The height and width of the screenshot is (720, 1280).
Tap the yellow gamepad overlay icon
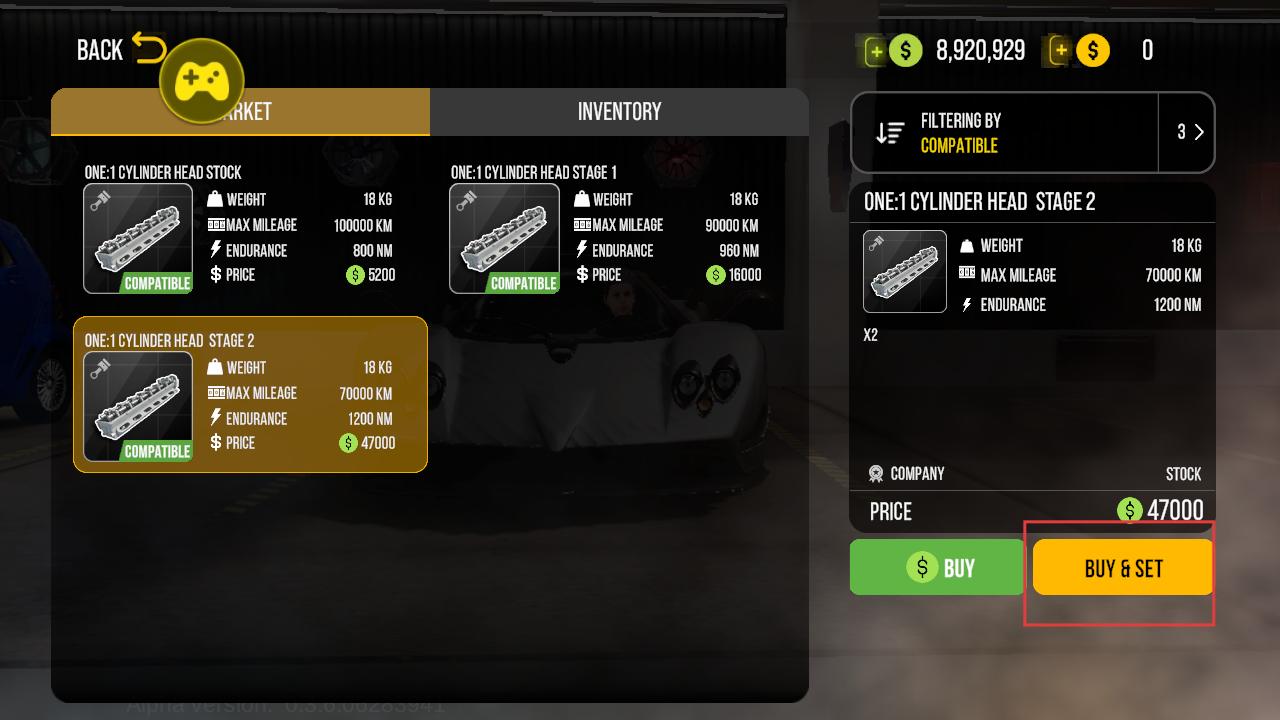[202, 81]
